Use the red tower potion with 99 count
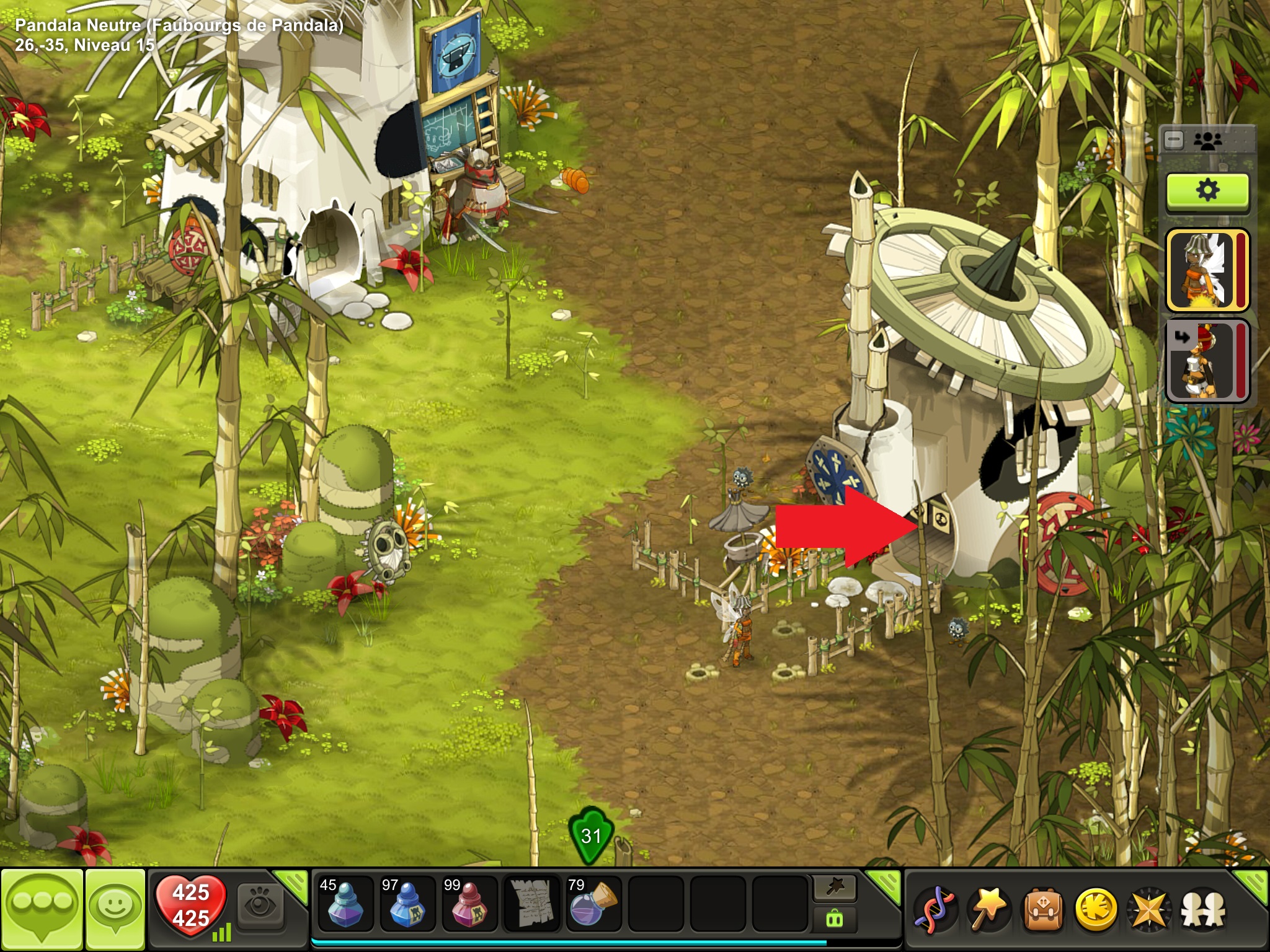The width and height of the screenshot is (1270, 952). [x=469, y=904]
